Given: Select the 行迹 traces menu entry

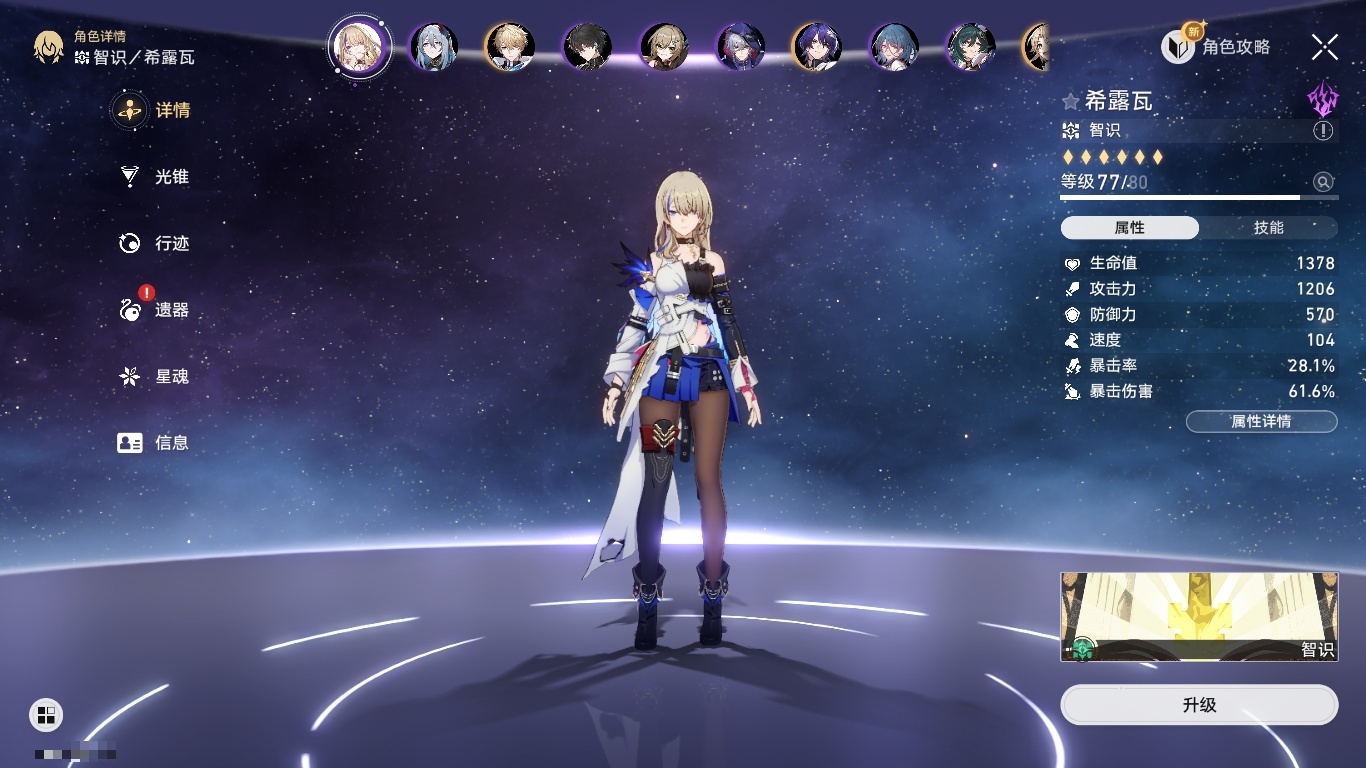Looking at the screenshot, I should click(155, 243).
